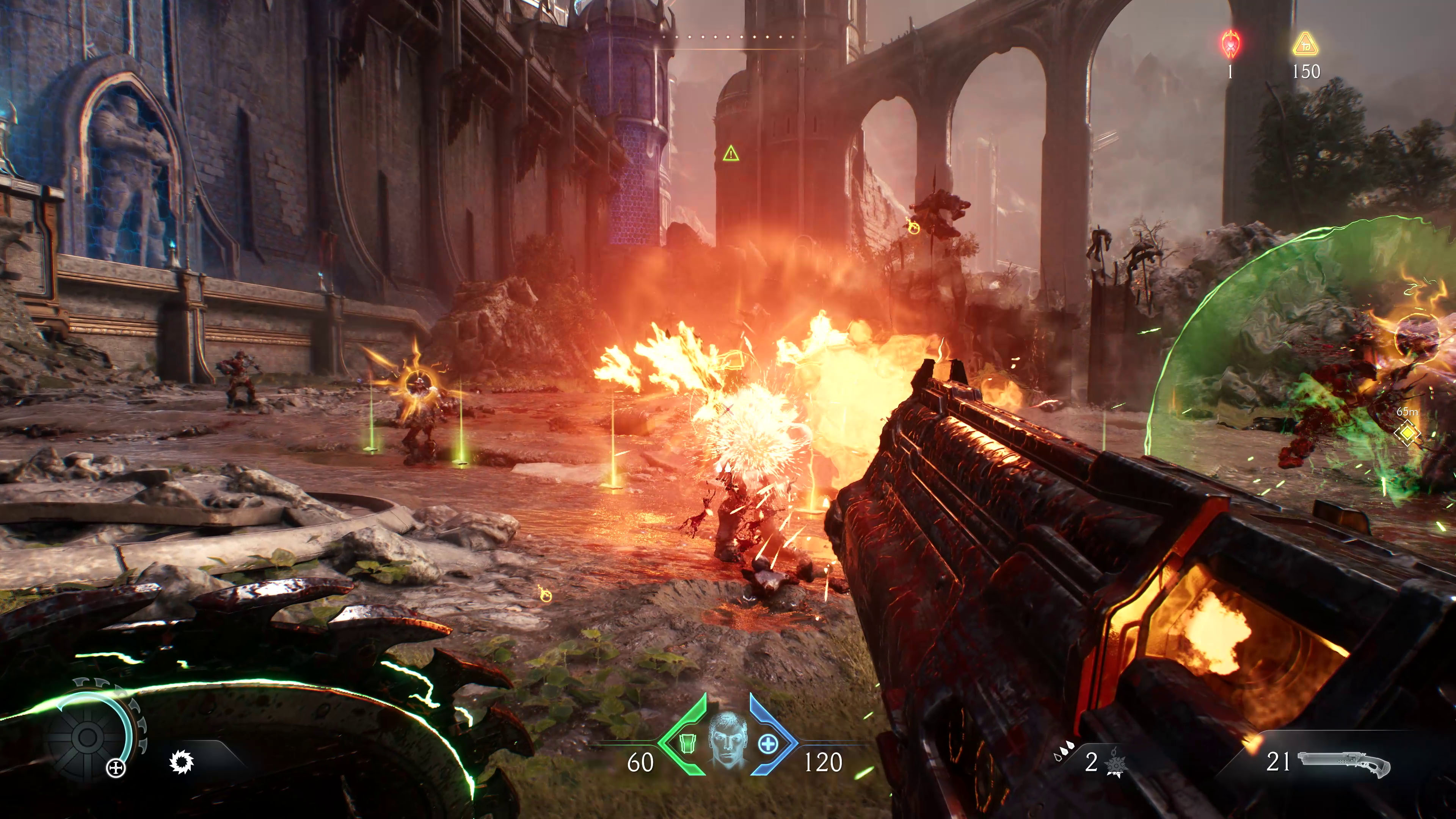Screen dimensions: 1456x819
Task: Select the green armor icon
Action: pos(686,744)
